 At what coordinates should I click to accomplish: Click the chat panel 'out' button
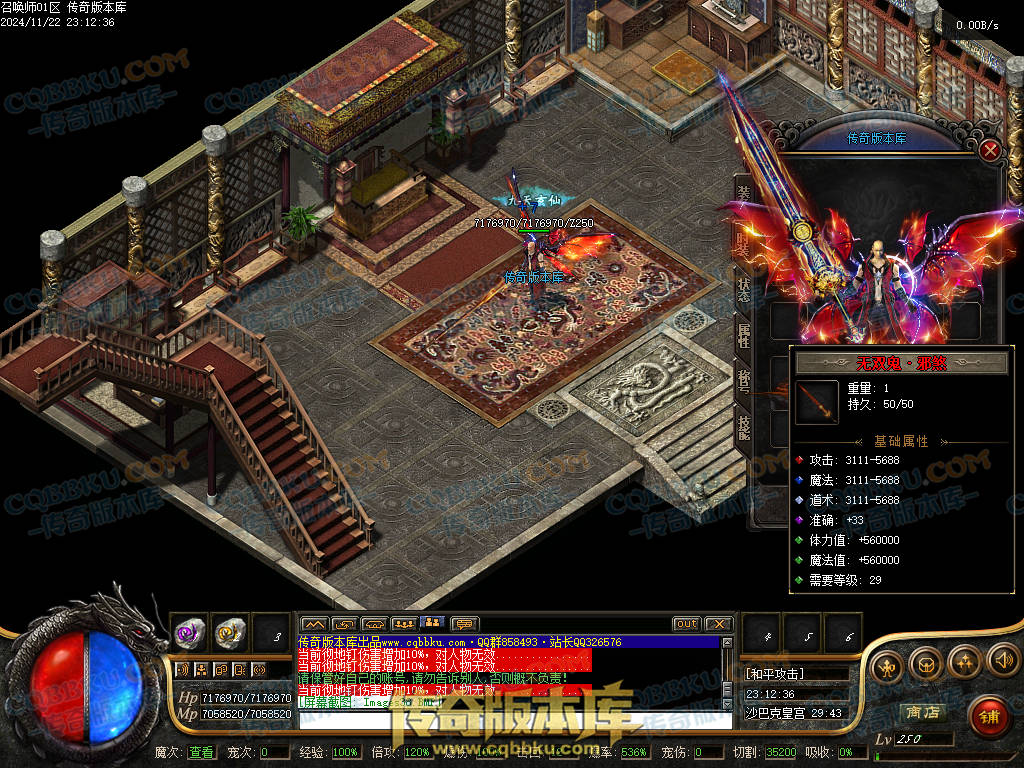click(686, 624)
